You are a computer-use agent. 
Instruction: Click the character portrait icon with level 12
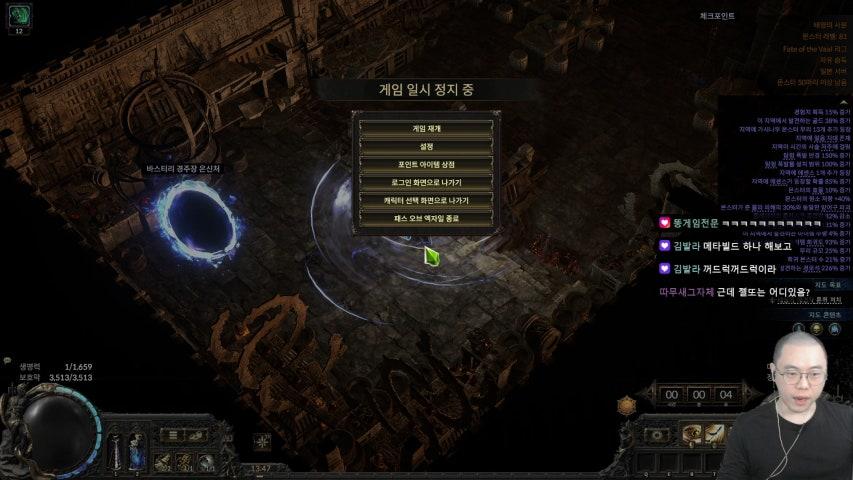click(19, 17)
